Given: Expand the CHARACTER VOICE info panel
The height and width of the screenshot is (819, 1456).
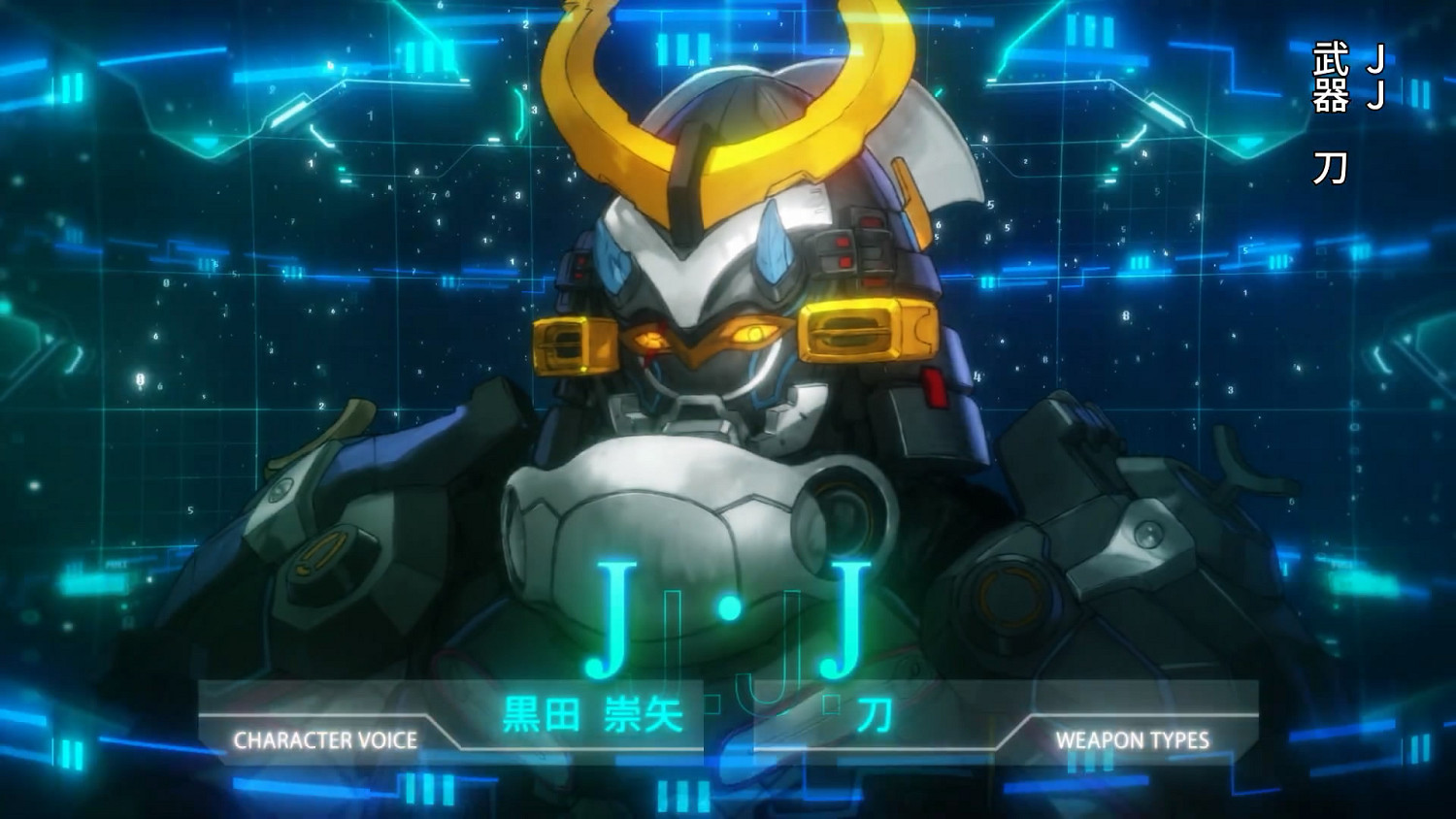Looking at the screenshot, I should coord(325,740).
